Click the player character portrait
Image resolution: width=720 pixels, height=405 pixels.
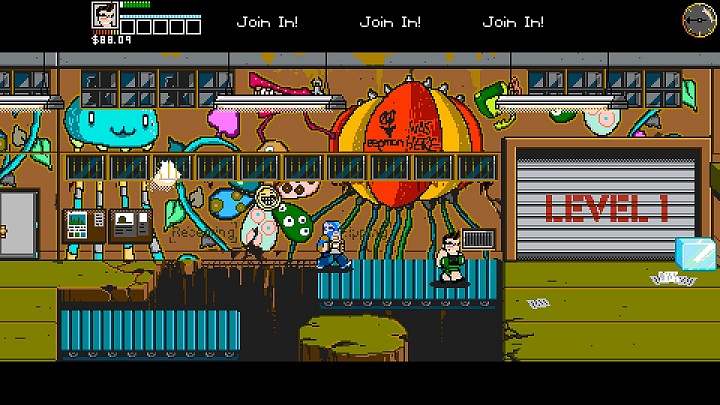(x=104, y=17)
